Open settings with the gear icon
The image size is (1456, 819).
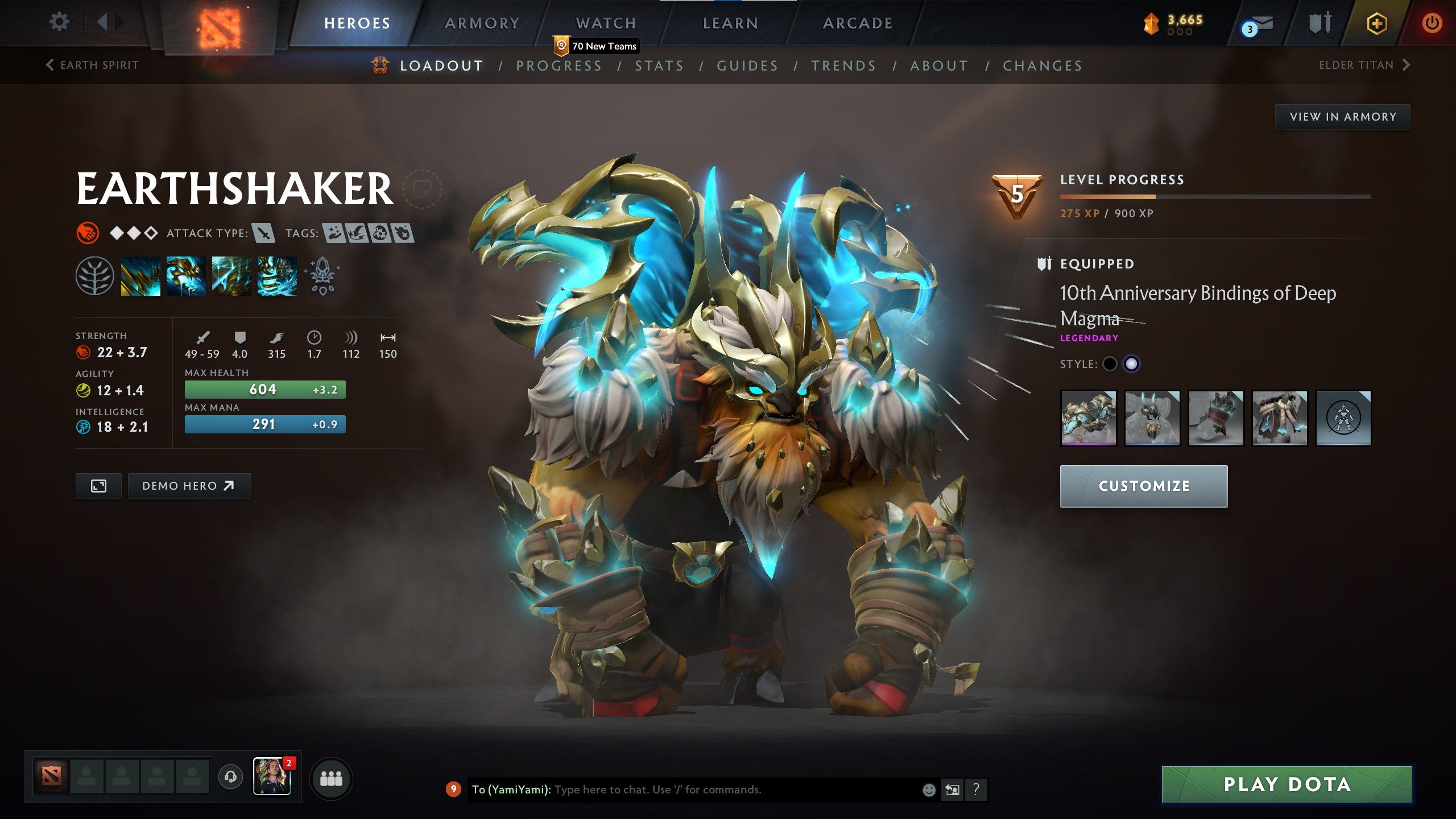pyautogui.click(x=59, y=21)
